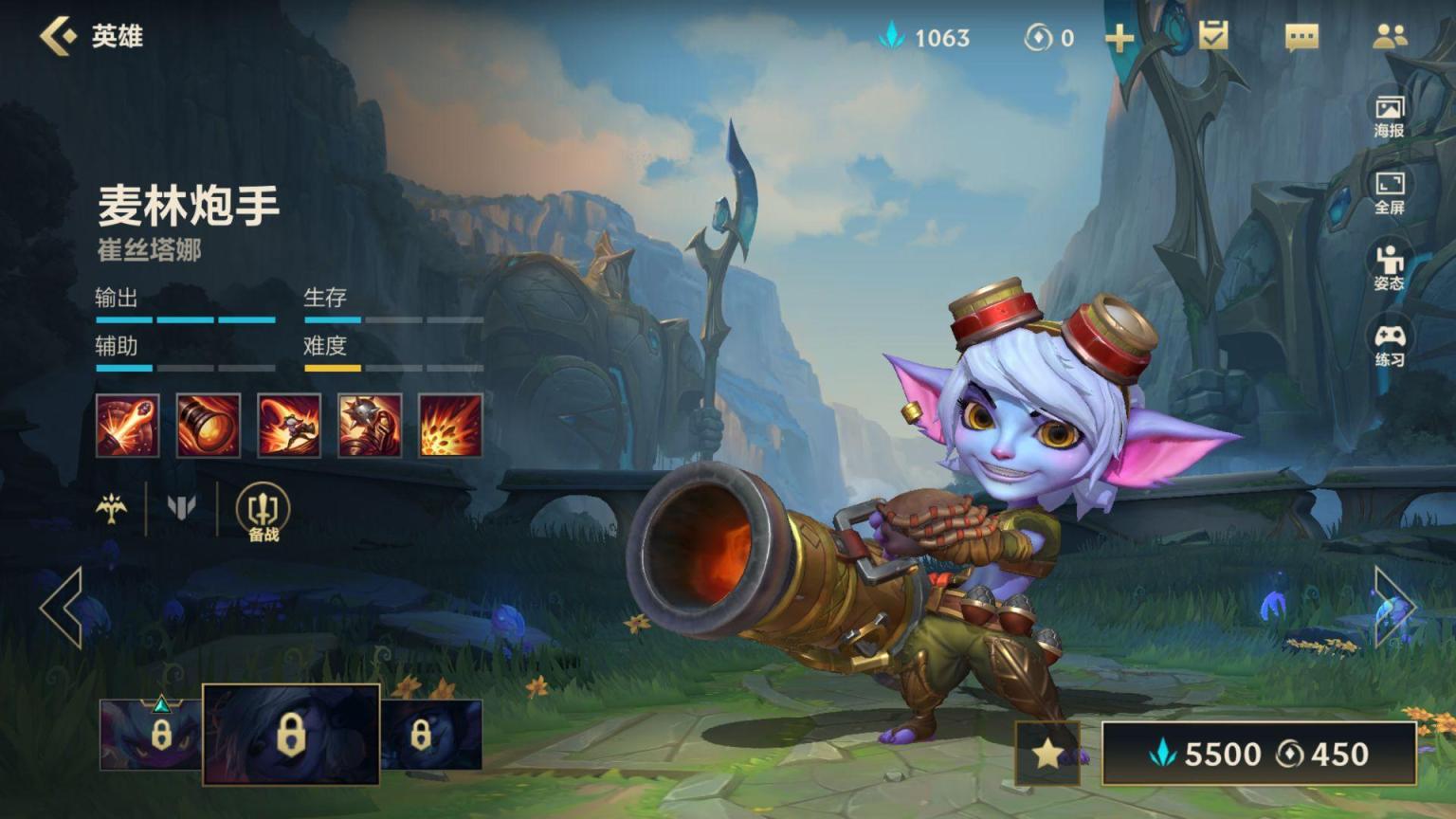Add currency with the plus button

[1119, 38]
